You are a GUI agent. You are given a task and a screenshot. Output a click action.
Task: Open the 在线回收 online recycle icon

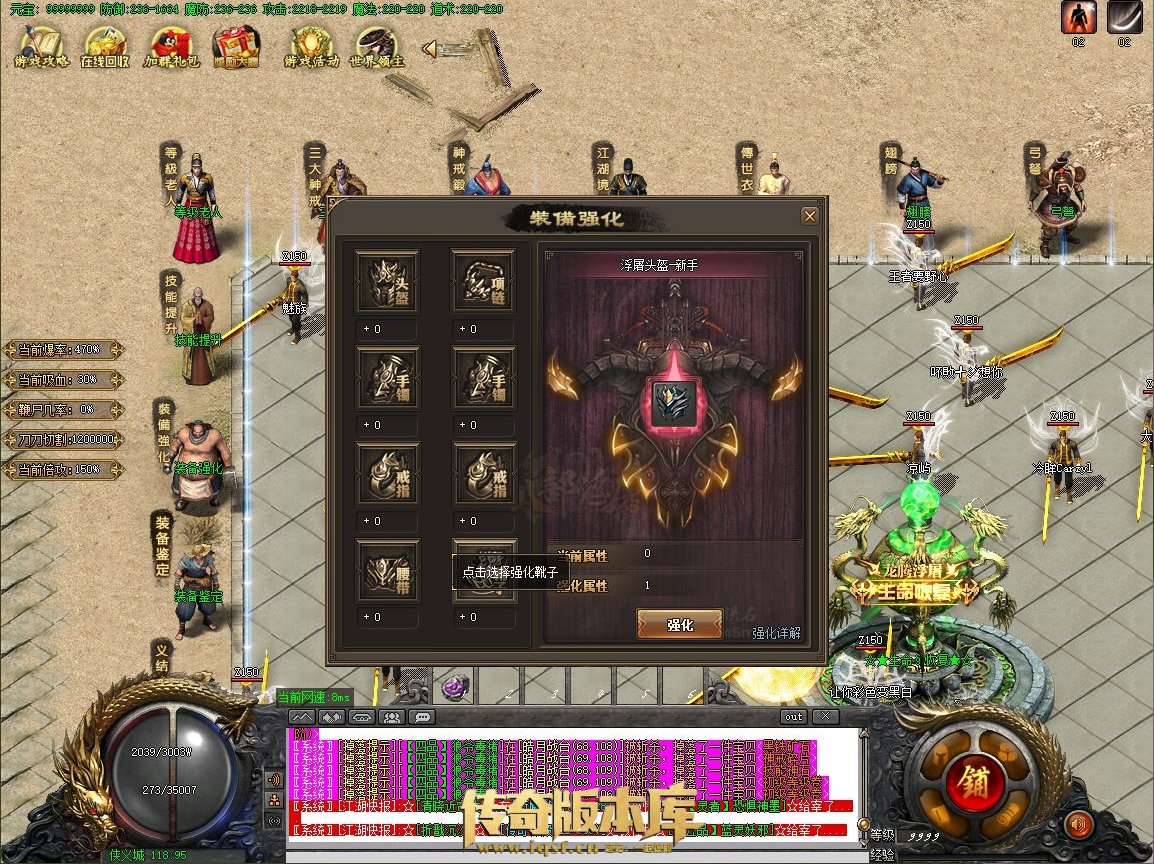click(x=105, y=46)
